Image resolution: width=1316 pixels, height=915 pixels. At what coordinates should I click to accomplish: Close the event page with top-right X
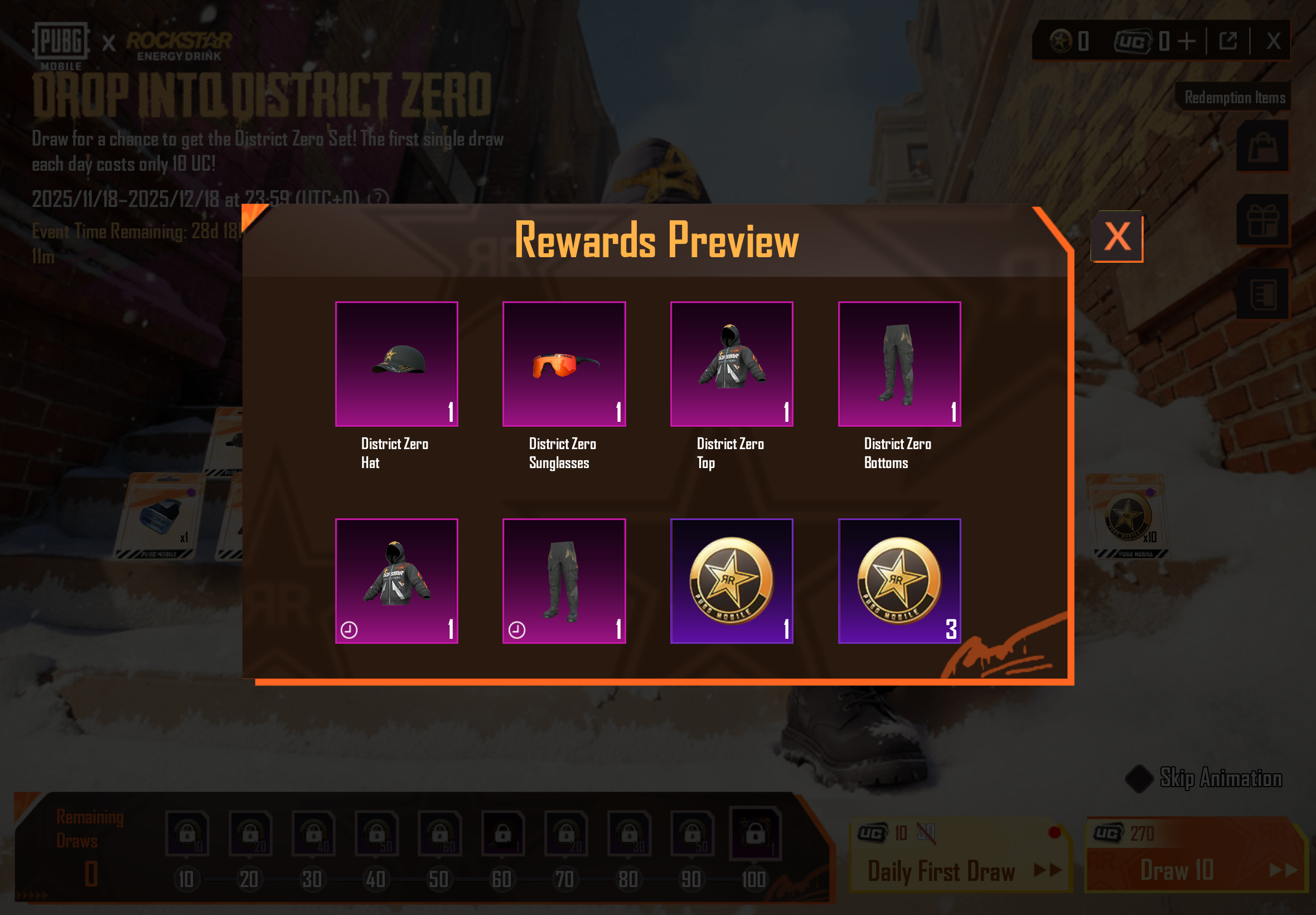pyautogui.click(x=1273, y=41)
